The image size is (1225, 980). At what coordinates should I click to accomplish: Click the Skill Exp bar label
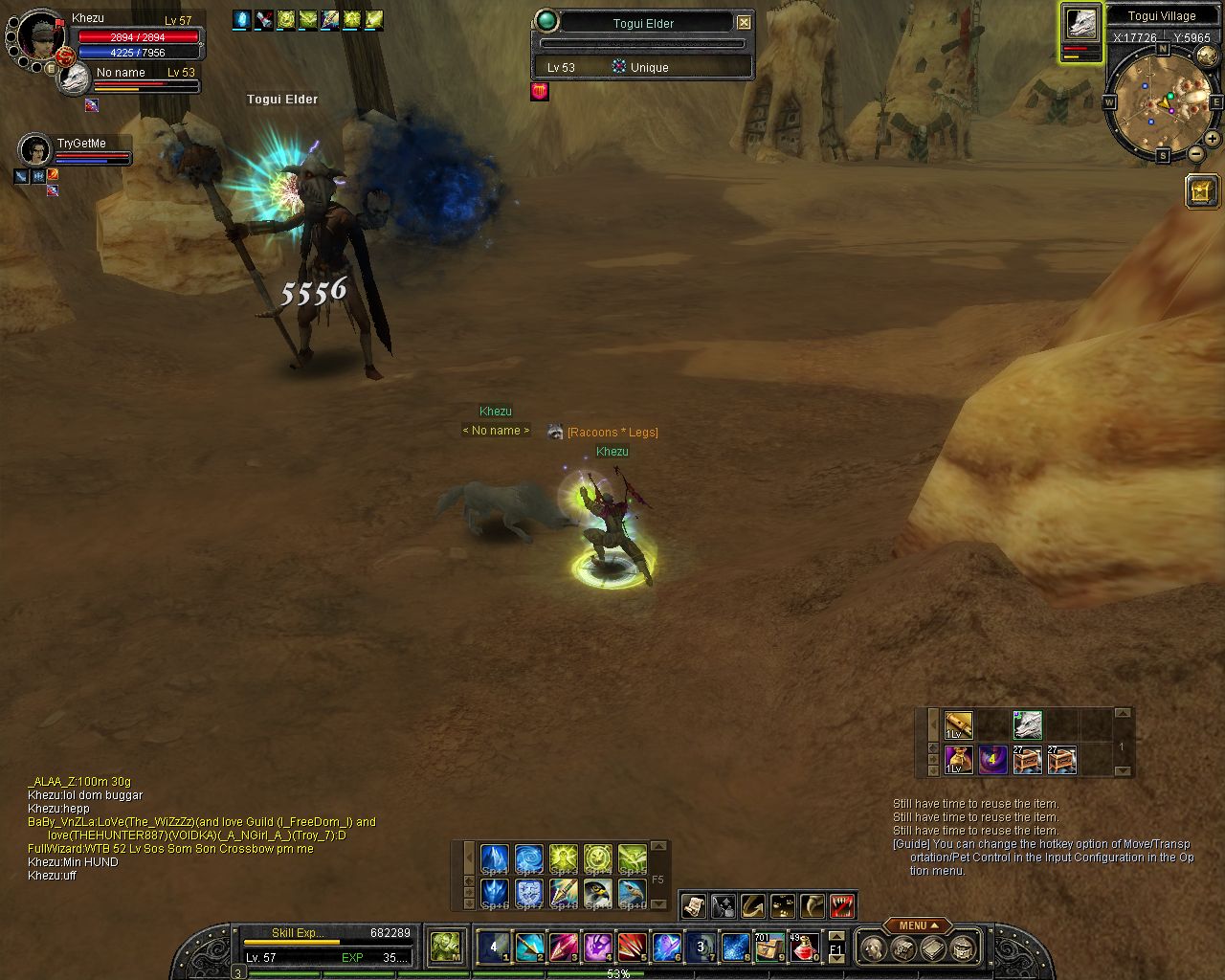(x=298, y=933)
